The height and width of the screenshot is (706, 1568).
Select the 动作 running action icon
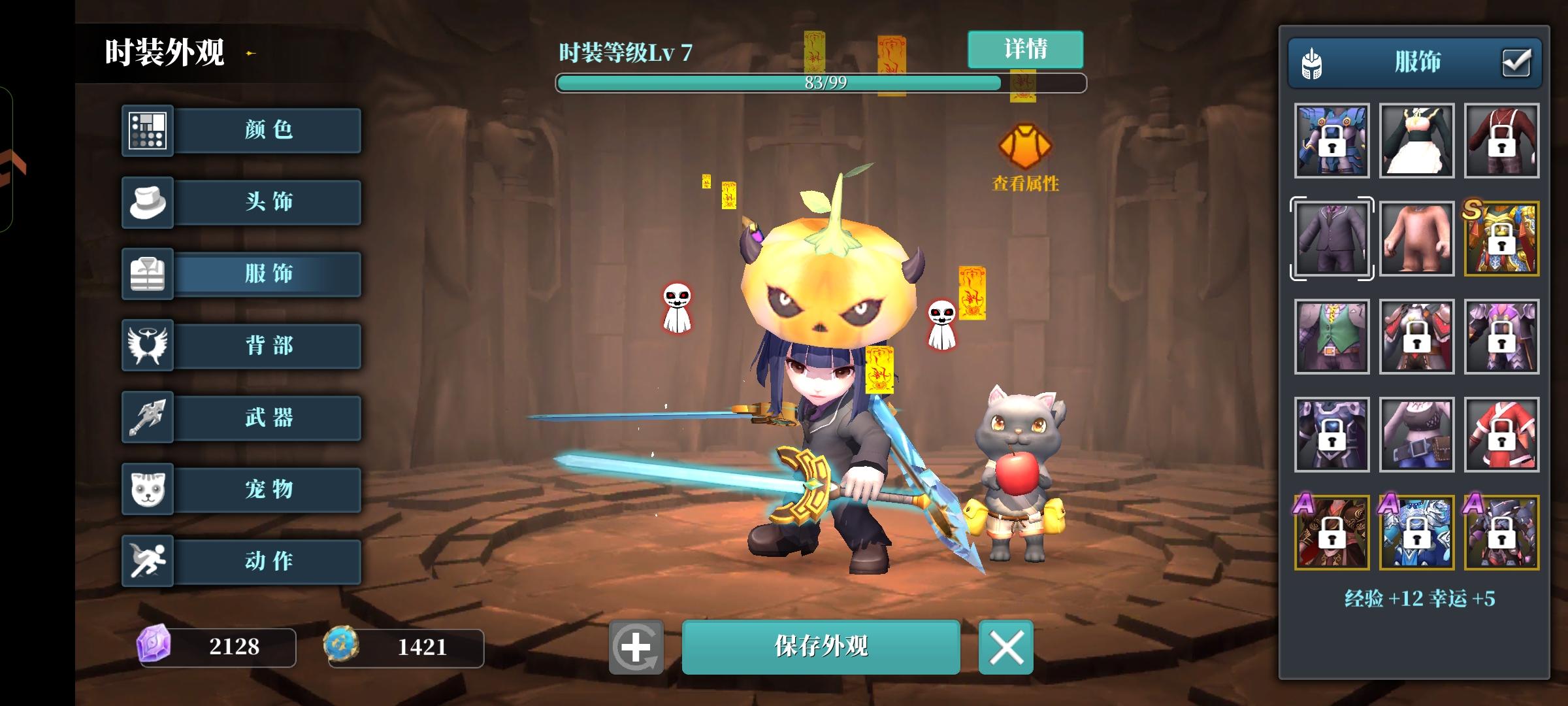click(x=147, y=561)
